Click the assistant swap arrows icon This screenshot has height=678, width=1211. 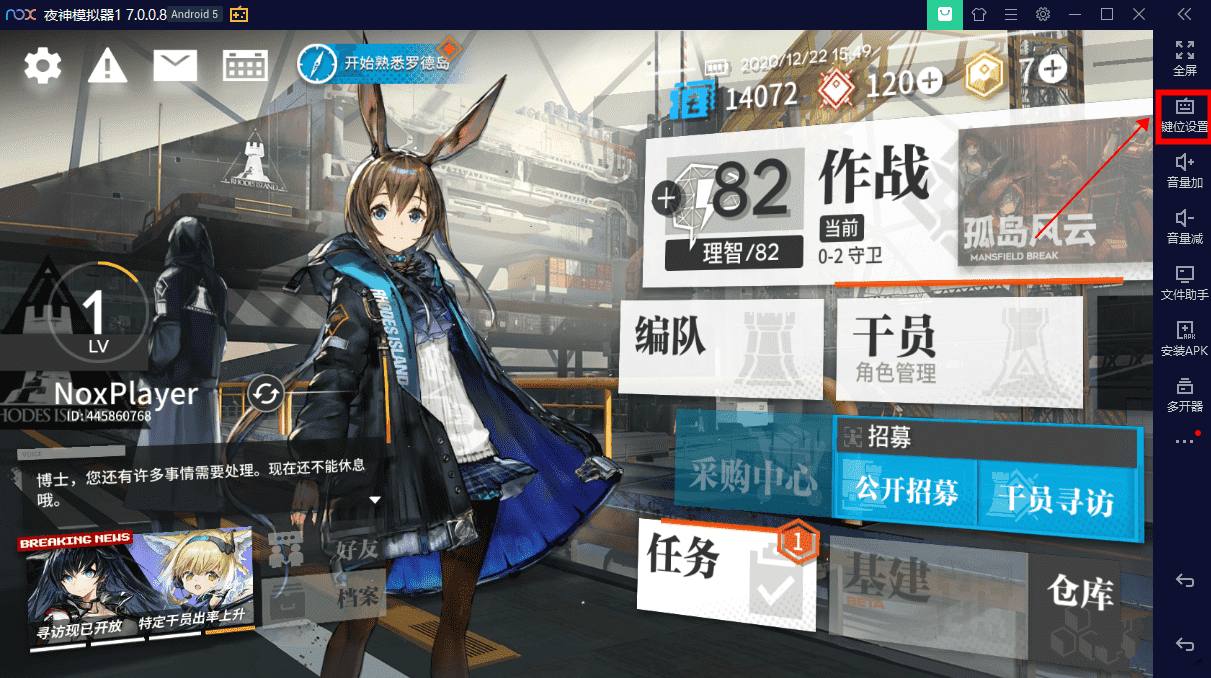[266, 394]
